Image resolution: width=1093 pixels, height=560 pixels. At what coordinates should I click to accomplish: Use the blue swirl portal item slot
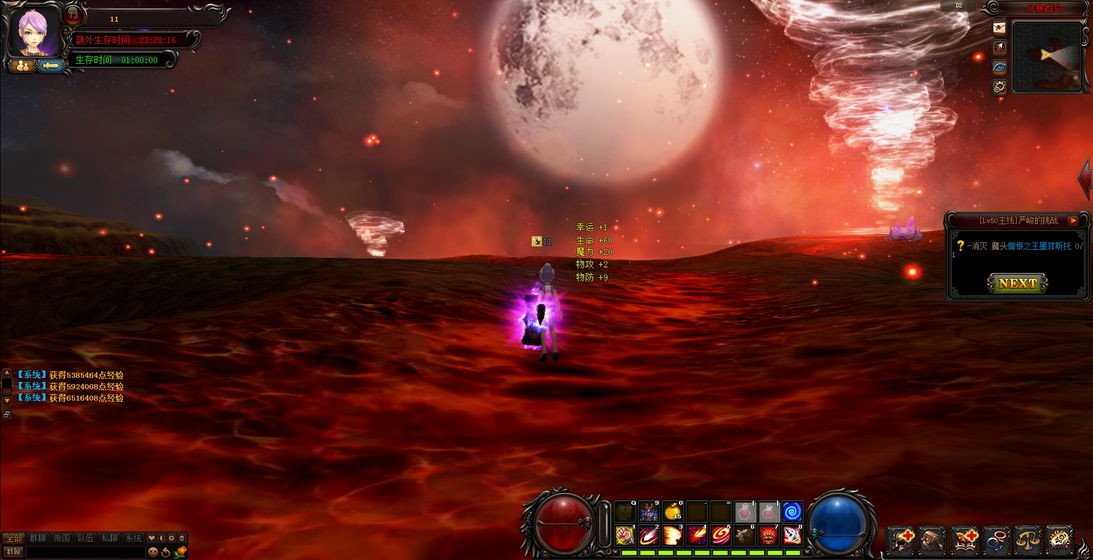tap(792, 512)
